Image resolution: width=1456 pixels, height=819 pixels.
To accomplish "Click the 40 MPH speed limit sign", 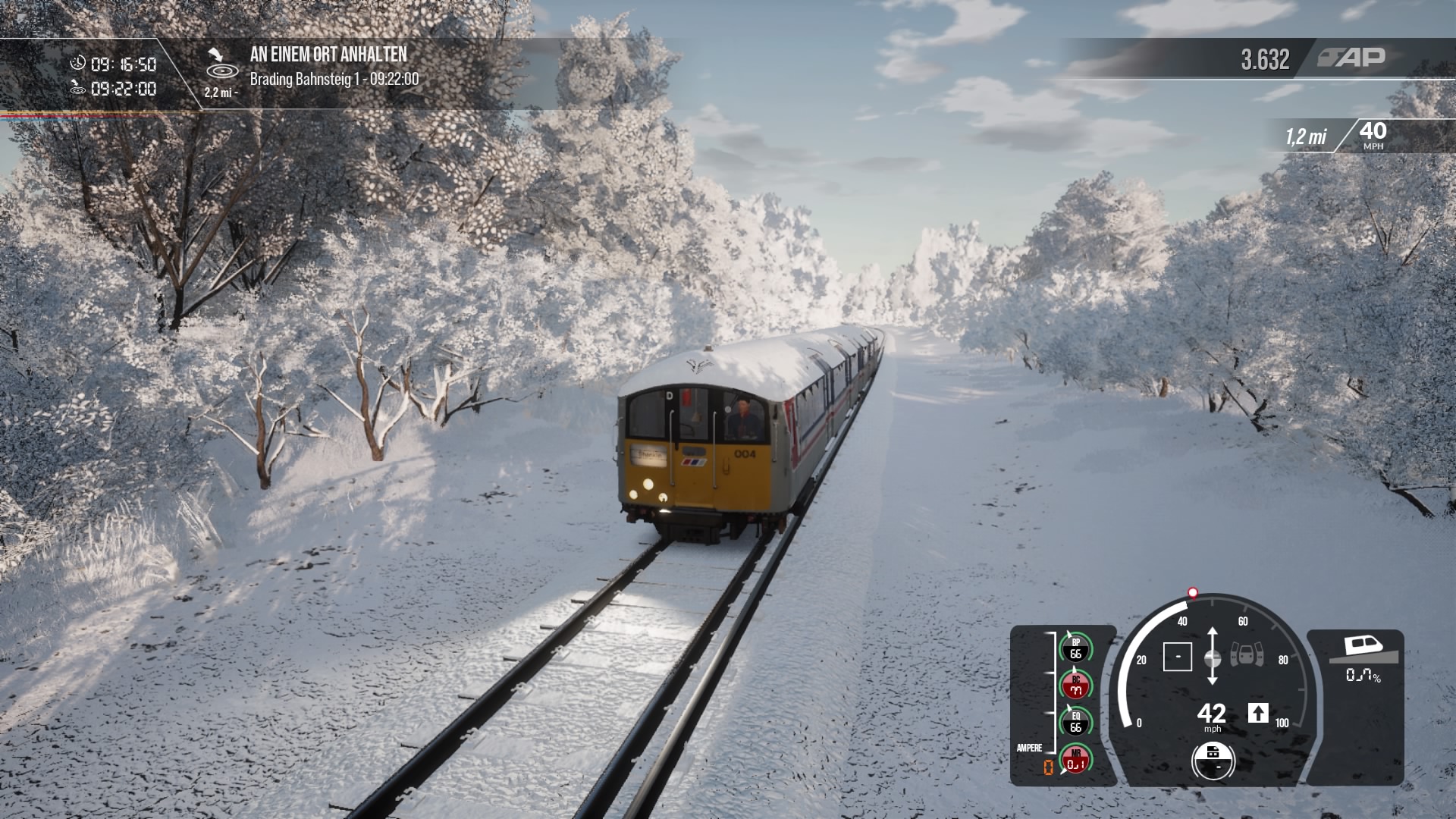I will pos(1373,135).
